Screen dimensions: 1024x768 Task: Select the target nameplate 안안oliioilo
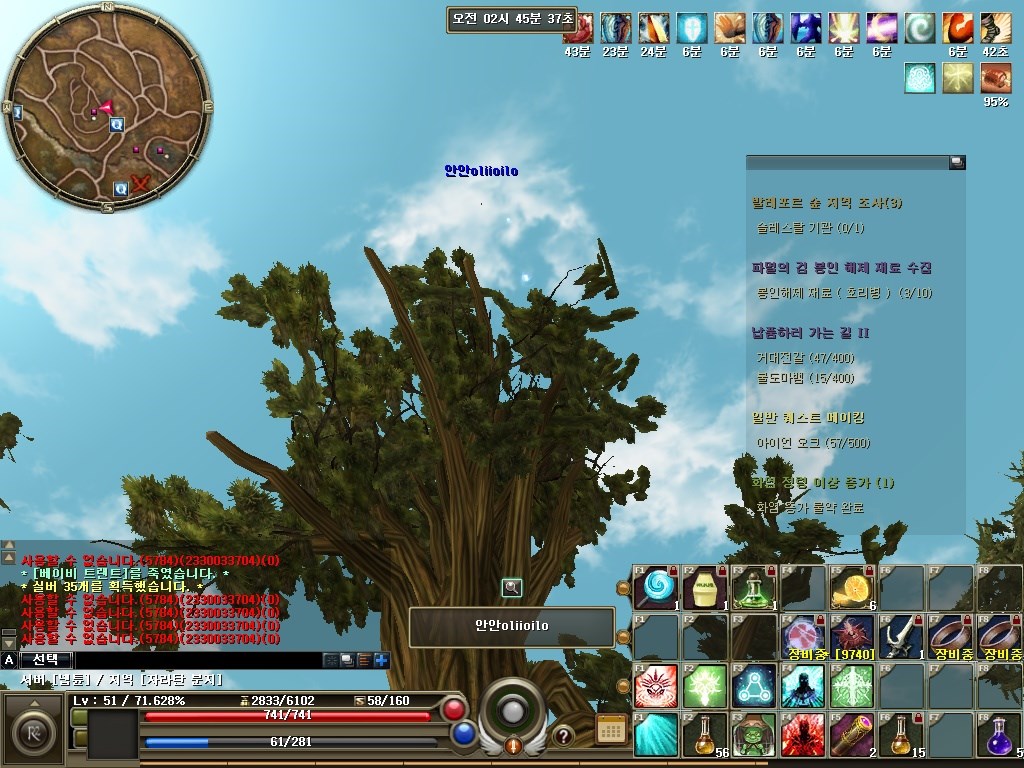(512, 627)
